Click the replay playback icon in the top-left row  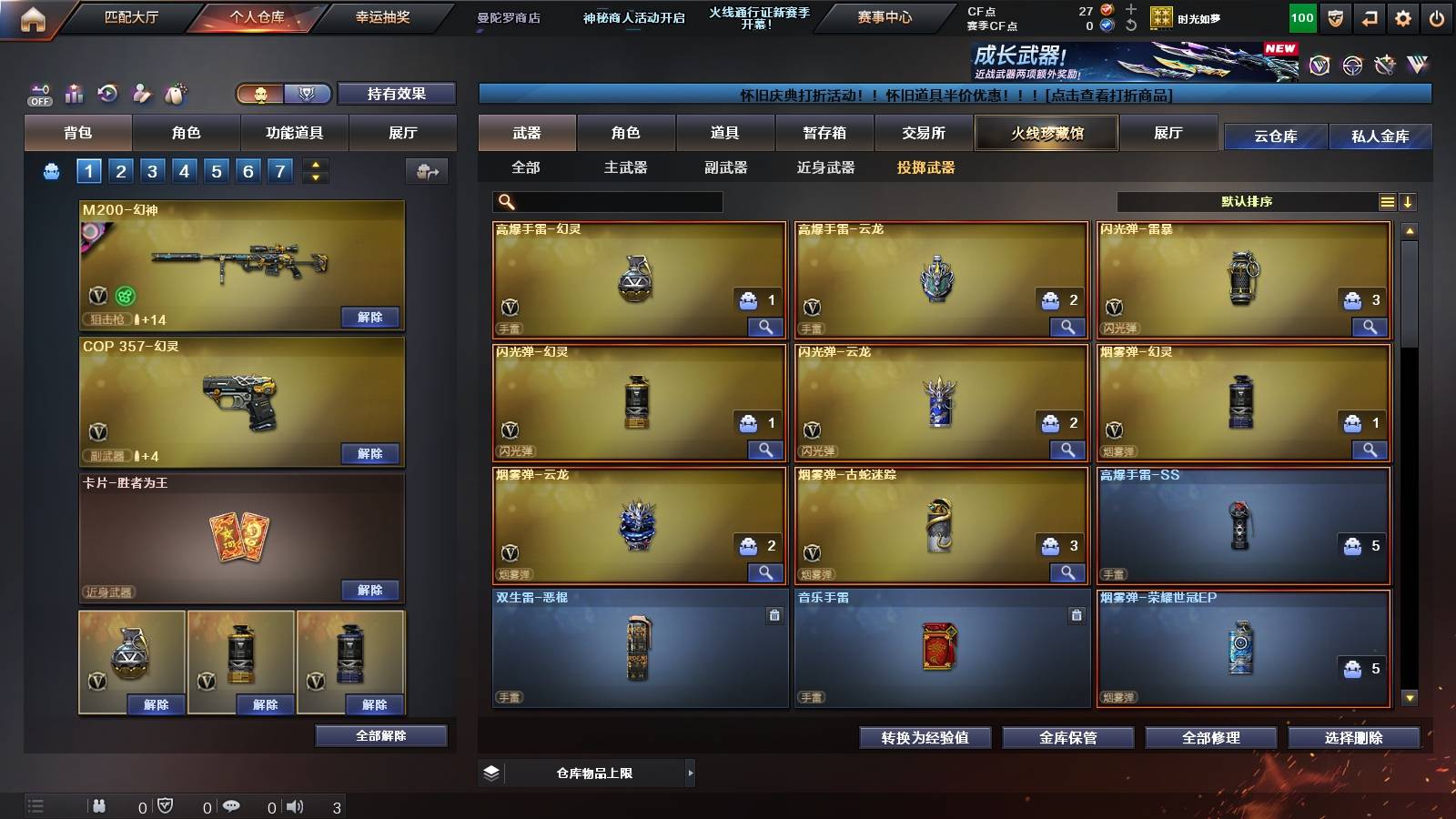click(107, 93)
